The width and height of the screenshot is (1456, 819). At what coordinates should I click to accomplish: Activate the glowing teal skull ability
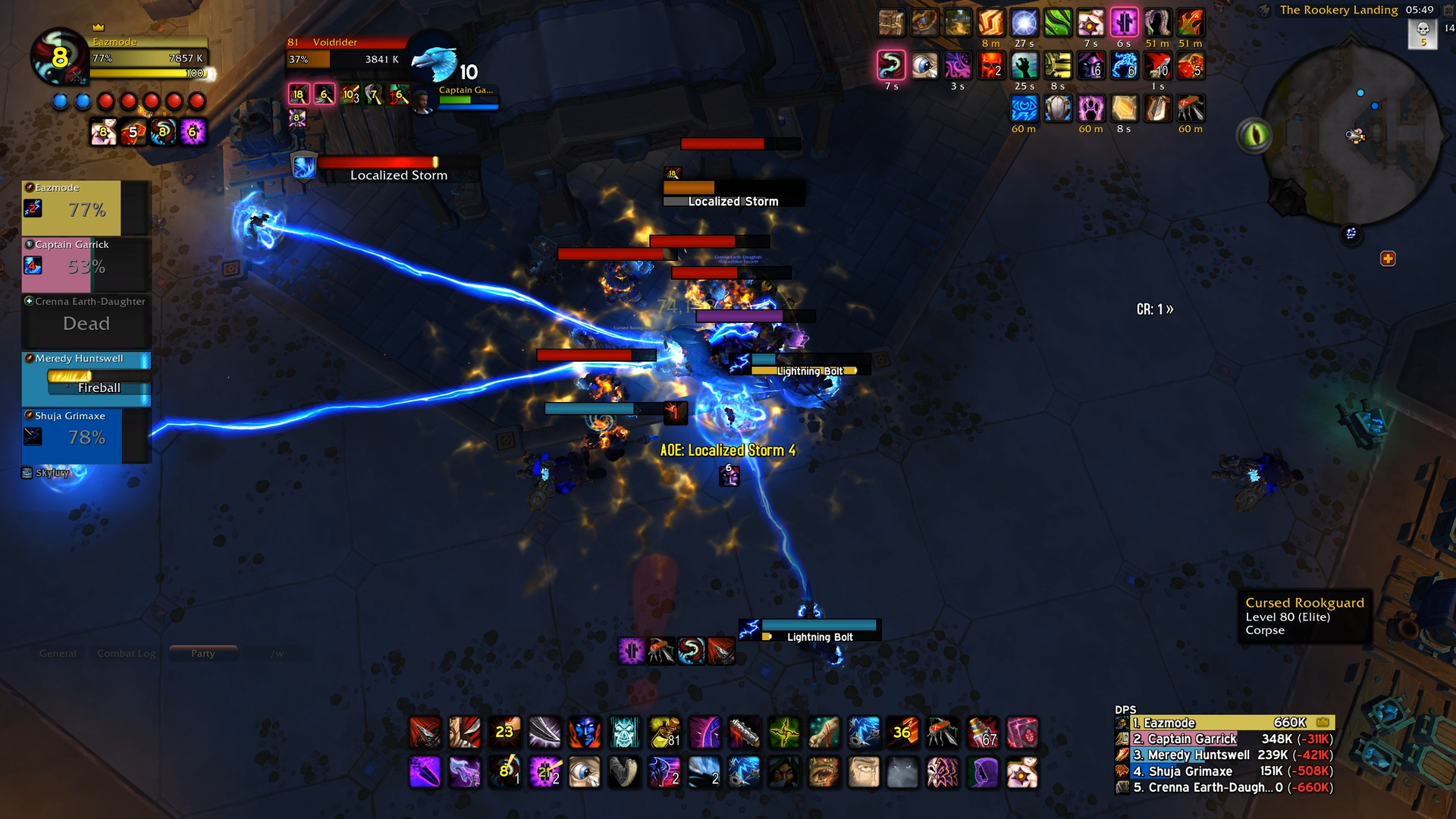pyautogui.click(x=624, y=732)
